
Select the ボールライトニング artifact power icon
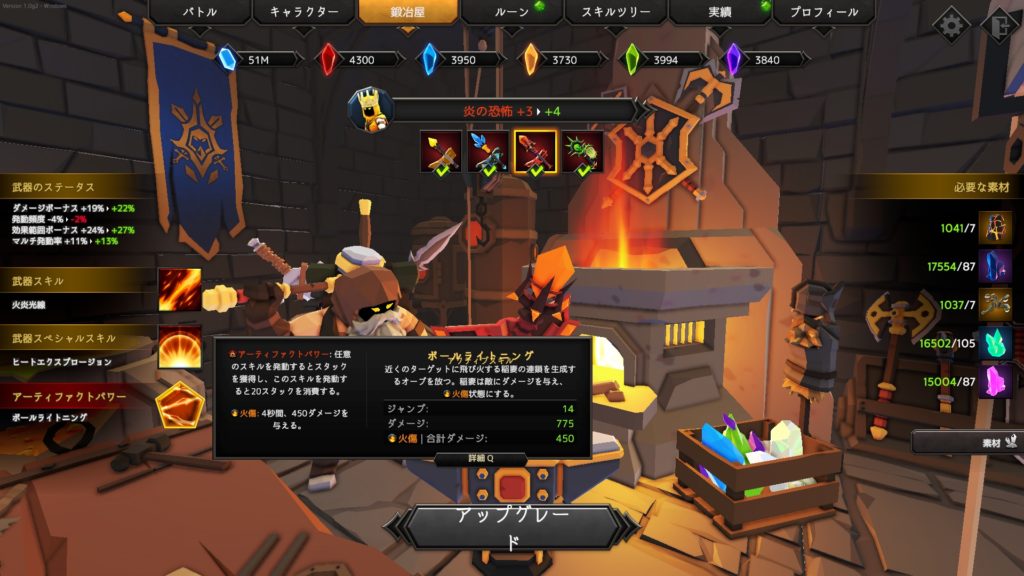(x=179, y=406)
